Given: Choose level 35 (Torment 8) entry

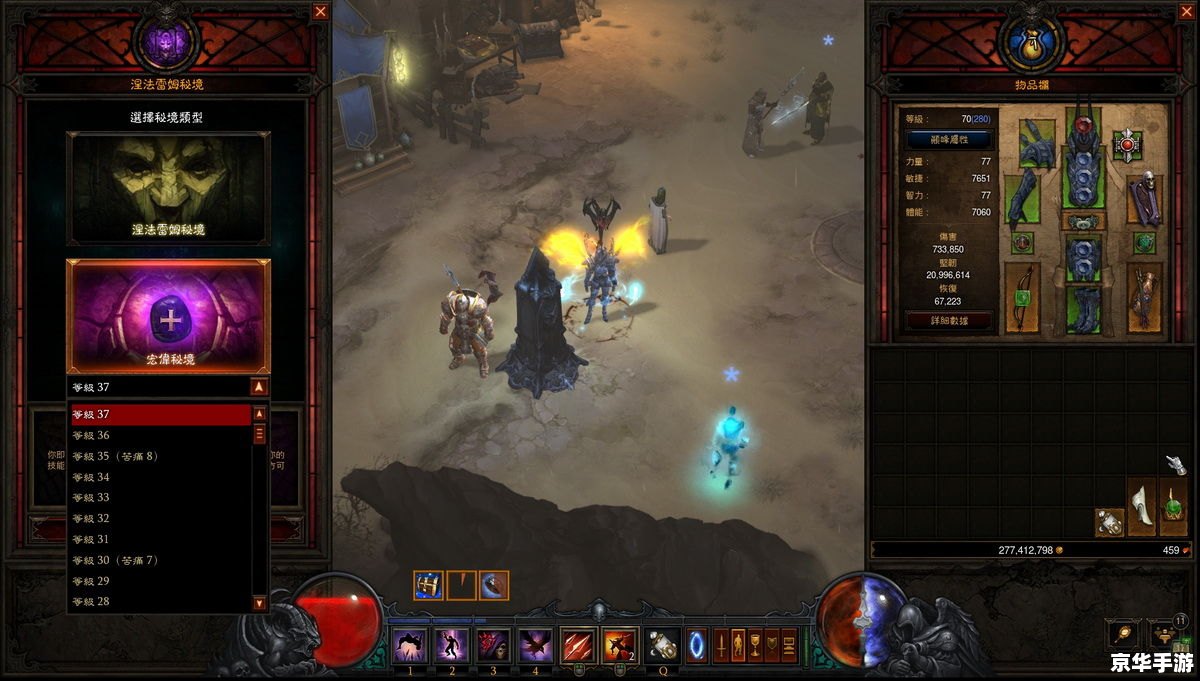Looking at the screenshot, I should (160, 456).
